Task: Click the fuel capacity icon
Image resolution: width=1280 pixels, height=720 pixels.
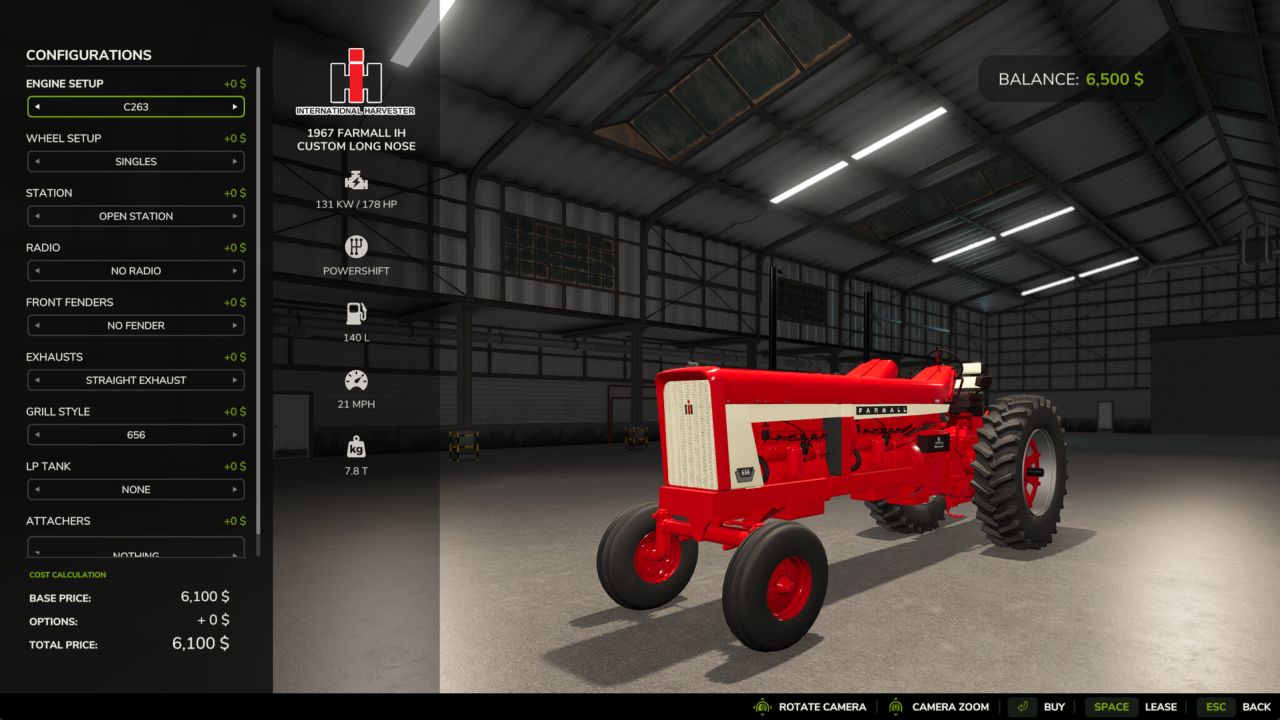Action: click(356, 311)
